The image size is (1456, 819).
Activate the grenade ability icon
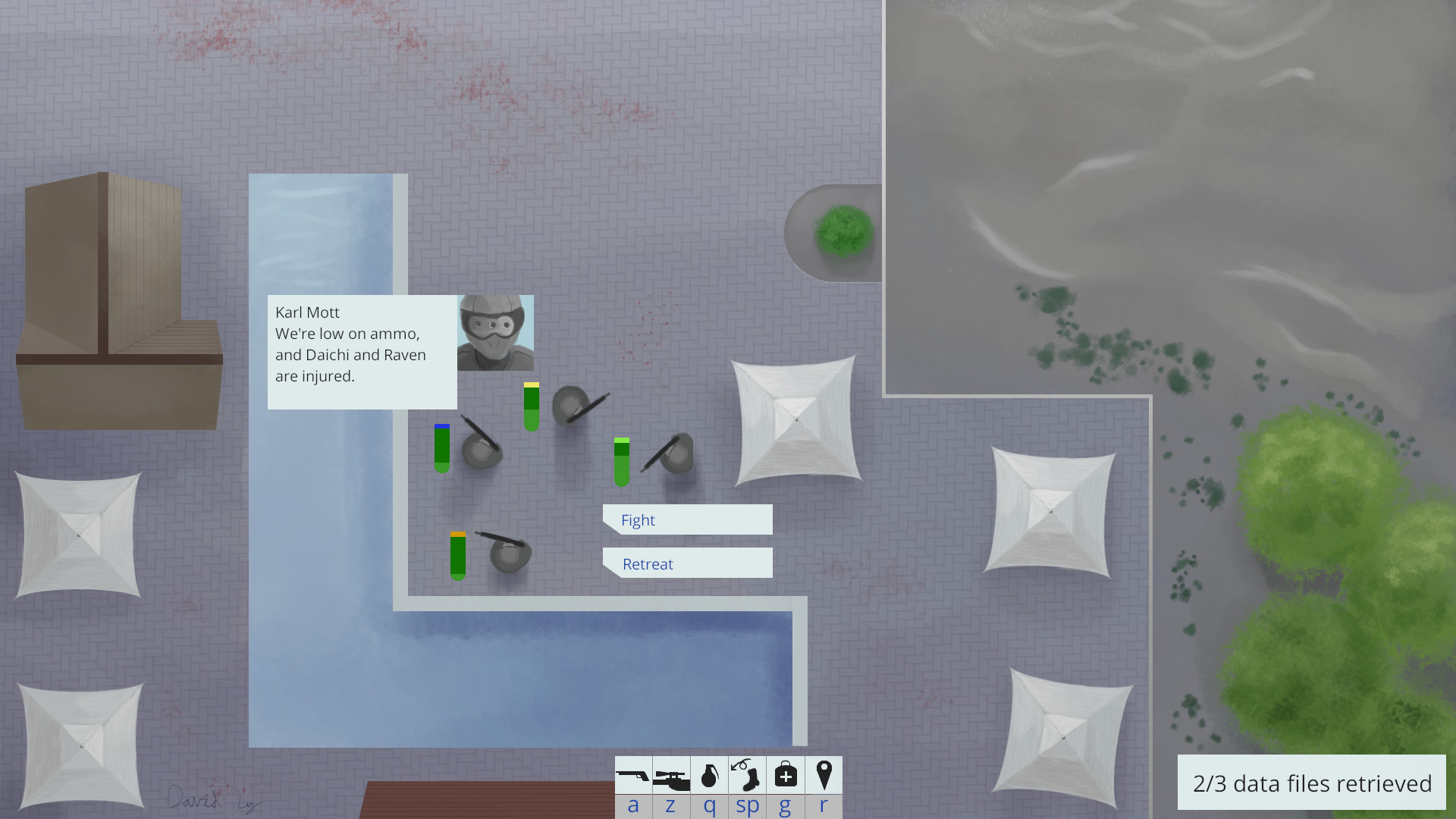709,776
